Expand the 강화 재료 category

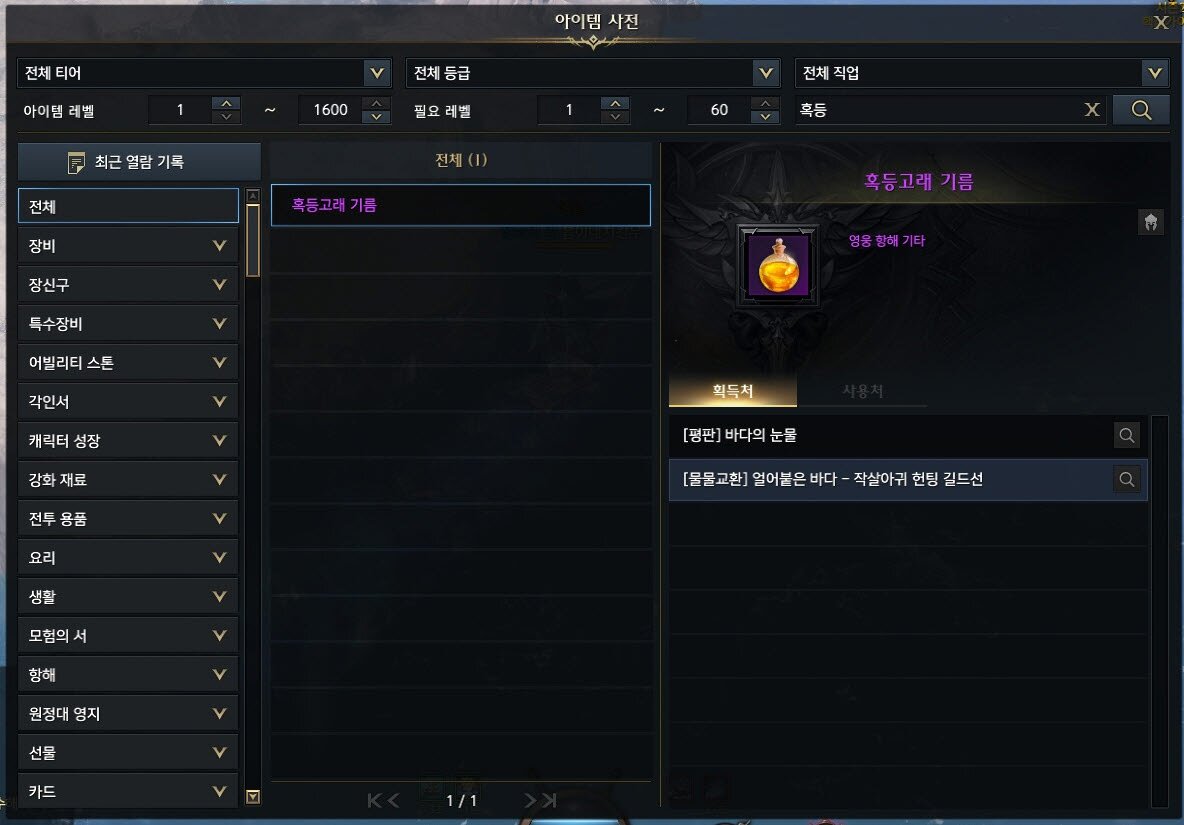click(x=128, y=480)
